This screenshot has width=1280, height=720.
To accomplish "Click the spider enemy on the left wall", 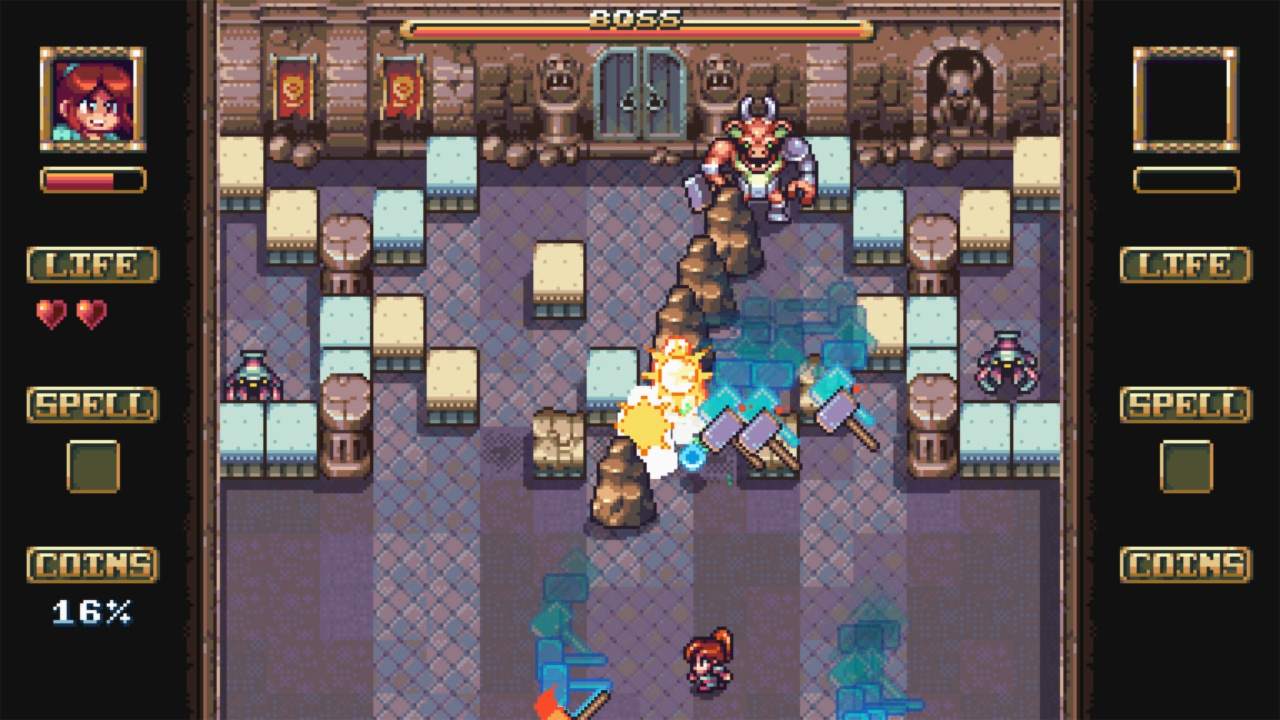I will (251, 378).
